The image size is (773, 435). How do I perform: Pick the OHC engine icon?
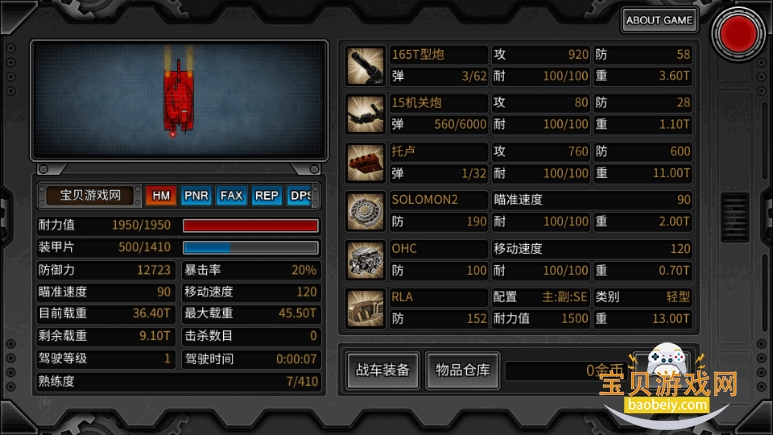pyautogui.click(x=365, y=259)
